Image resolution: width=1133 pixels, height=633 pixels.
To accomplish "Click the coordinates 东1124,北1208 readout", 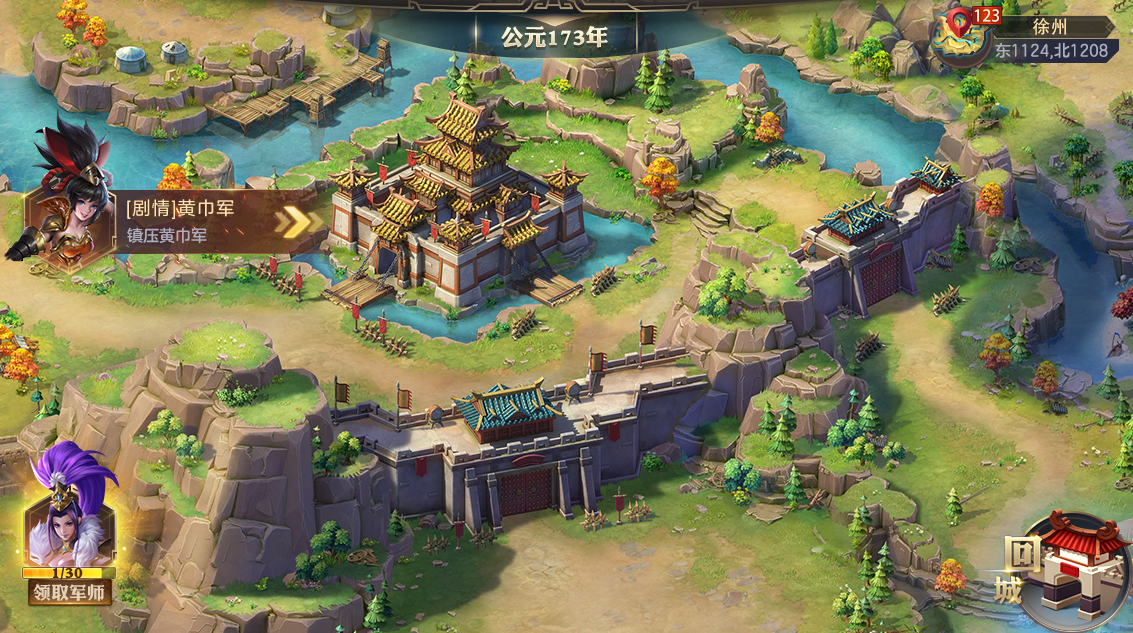I will (x=1052, y=49).
